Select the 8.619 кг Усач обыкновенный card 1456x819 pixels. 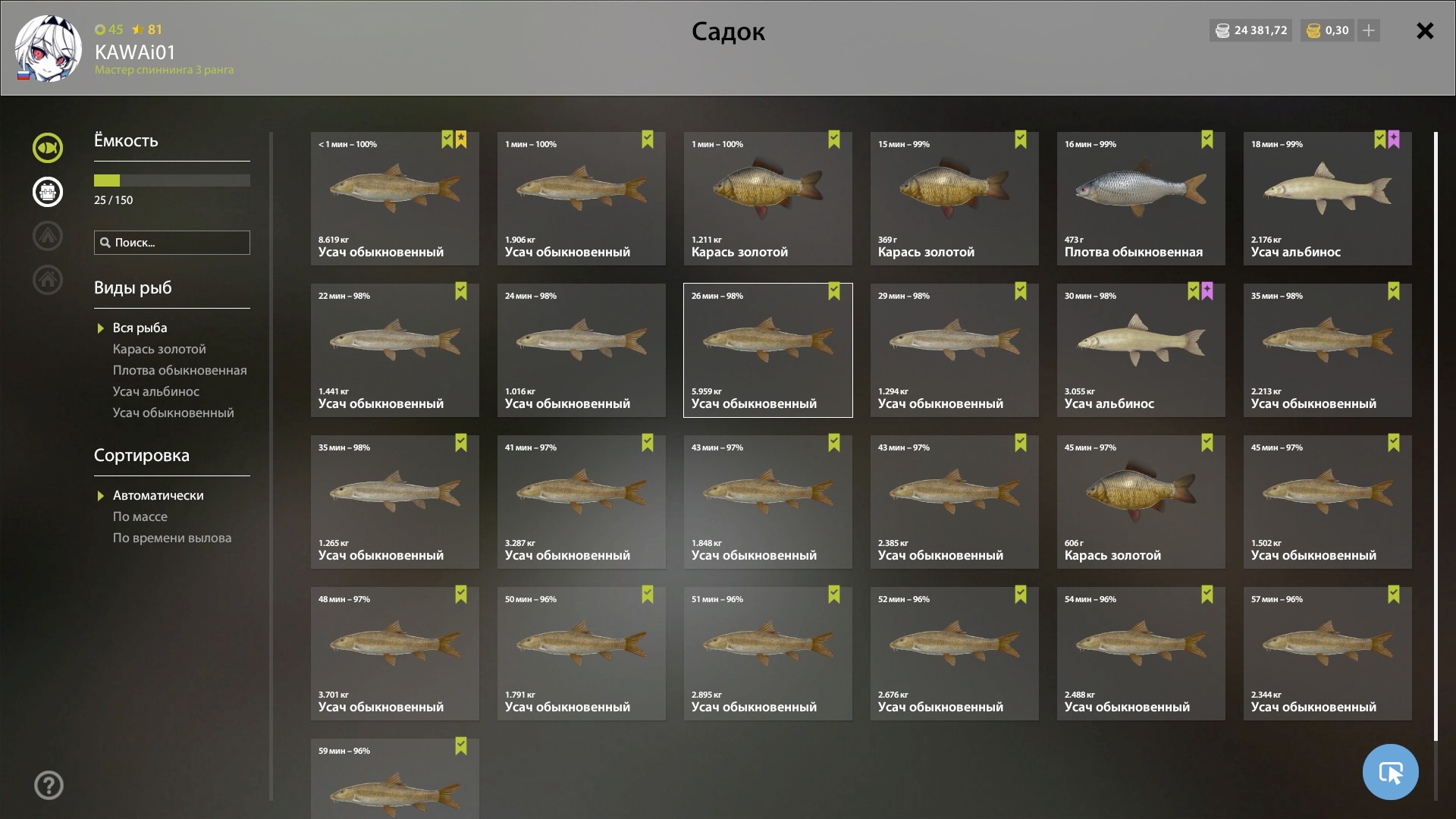(x=394, y=199)
